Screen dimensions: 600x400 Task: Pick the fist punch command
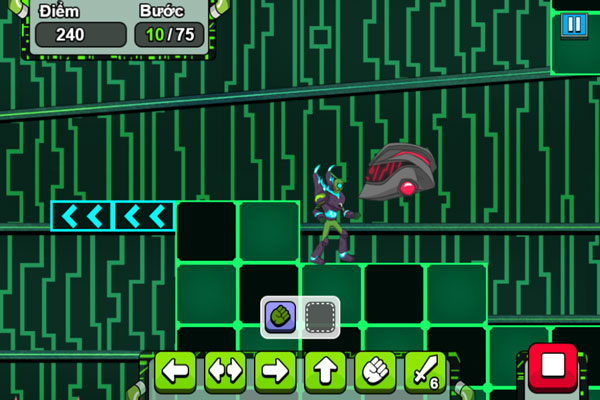[x=375, y=371]
